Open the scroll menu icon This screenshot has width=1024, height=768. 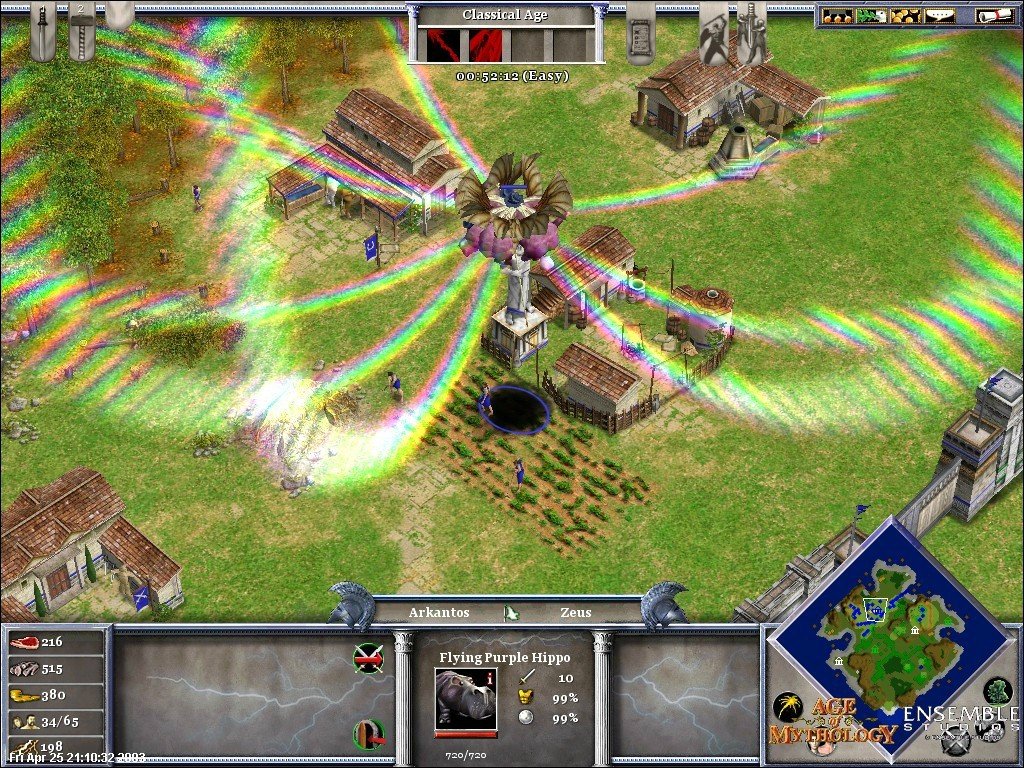(988, 15)
